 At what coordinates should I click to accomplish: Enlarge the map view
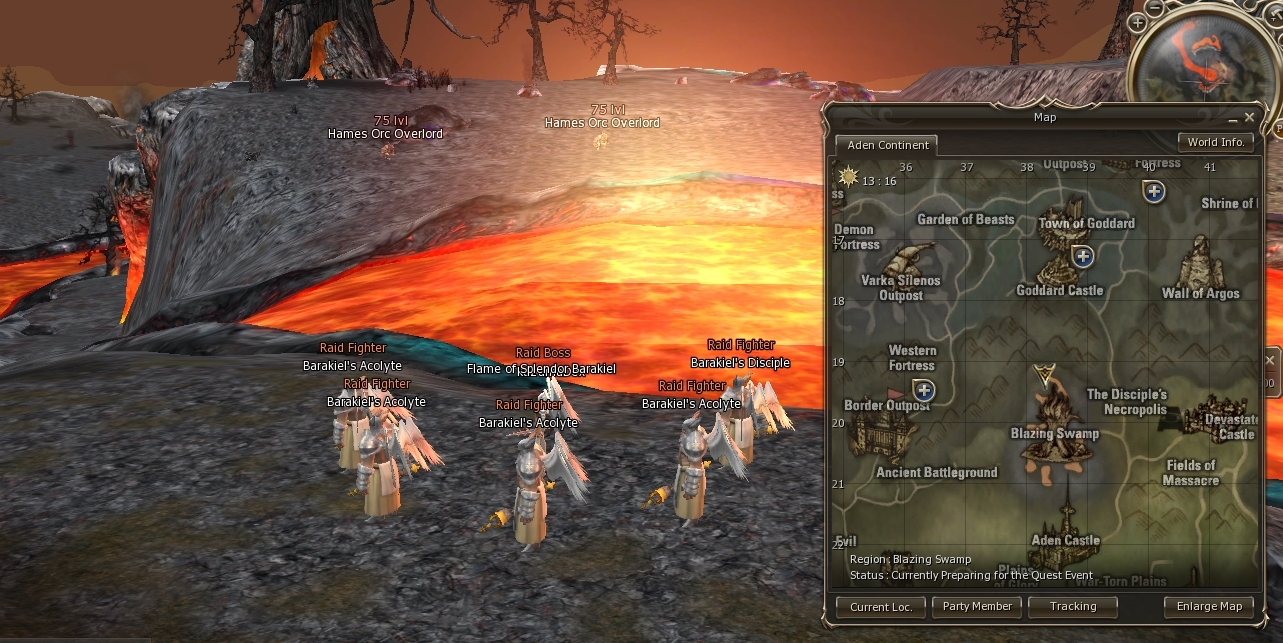1208,606
